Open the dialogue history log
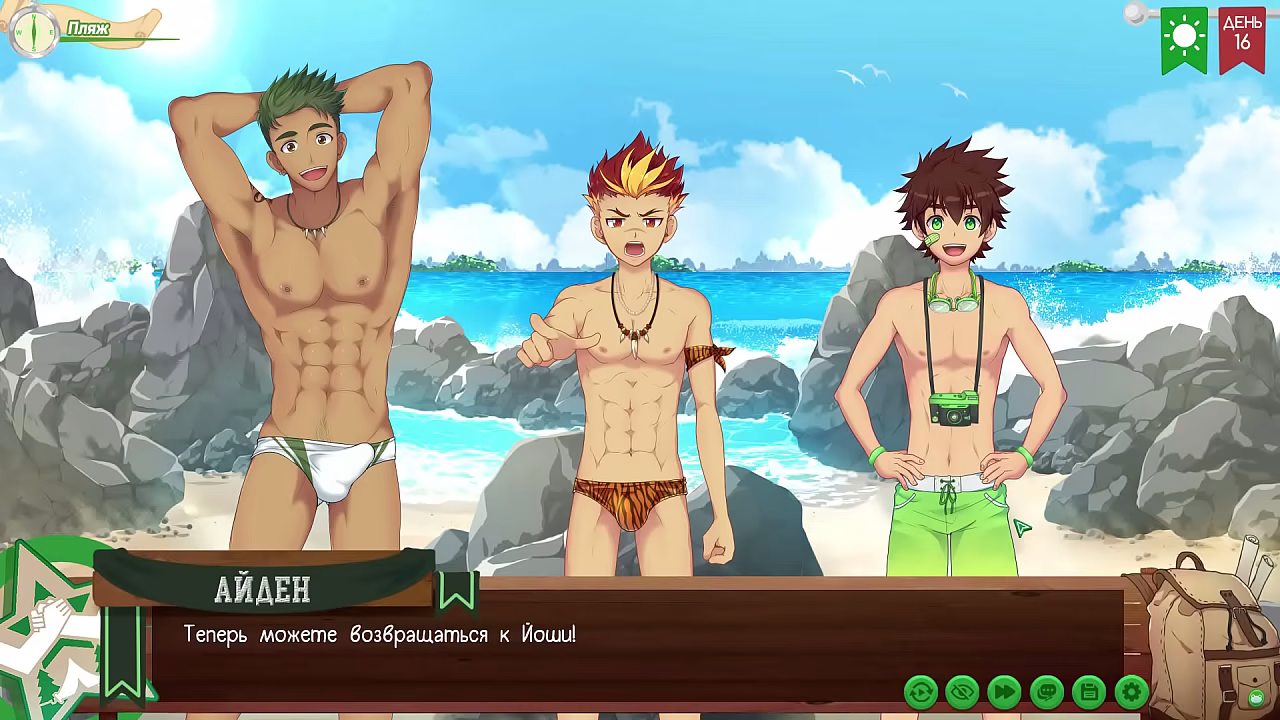 coord(1046,691)
